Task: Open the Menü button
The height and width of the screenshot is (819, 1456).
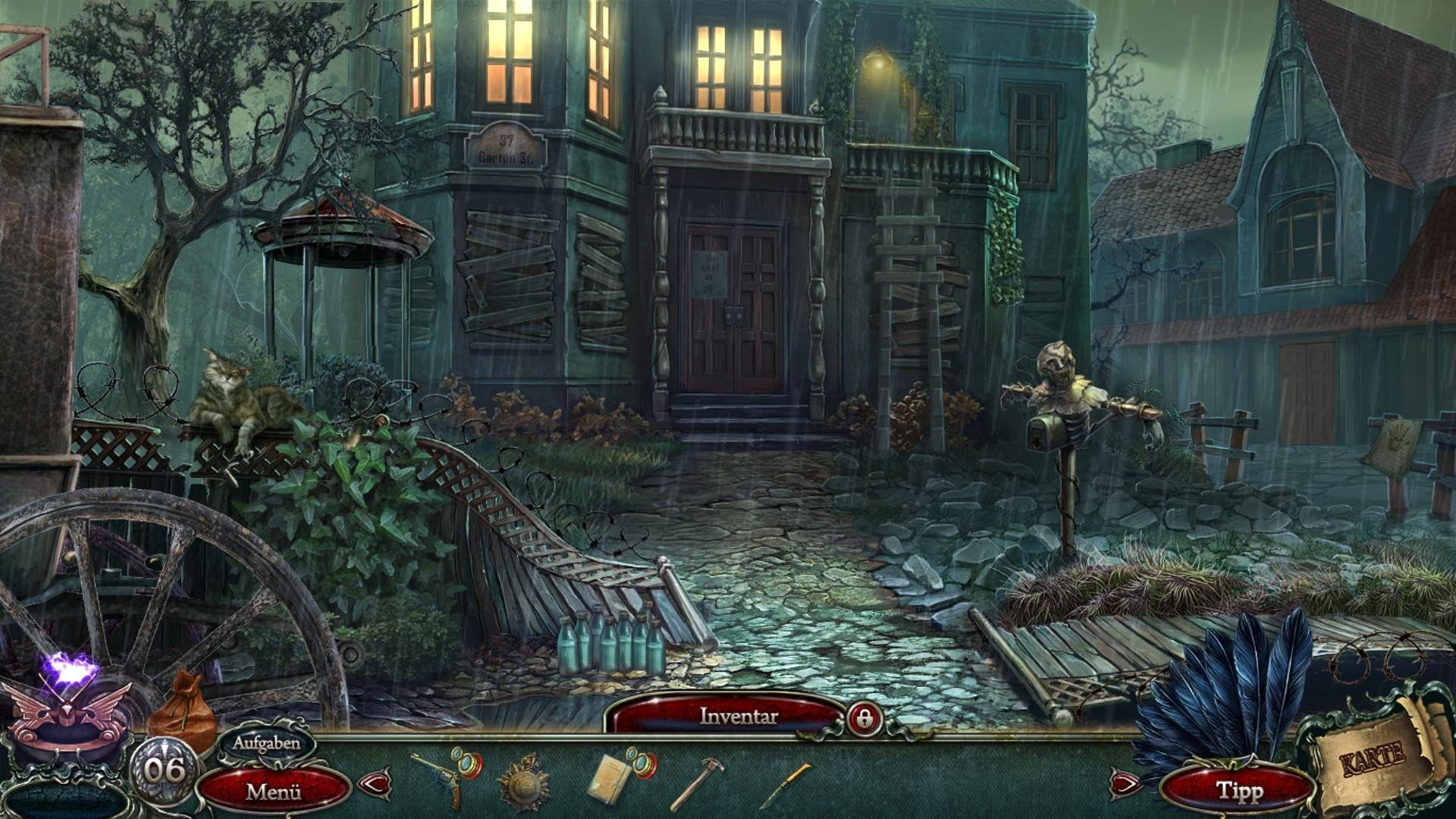Action: tap(274, 792)
